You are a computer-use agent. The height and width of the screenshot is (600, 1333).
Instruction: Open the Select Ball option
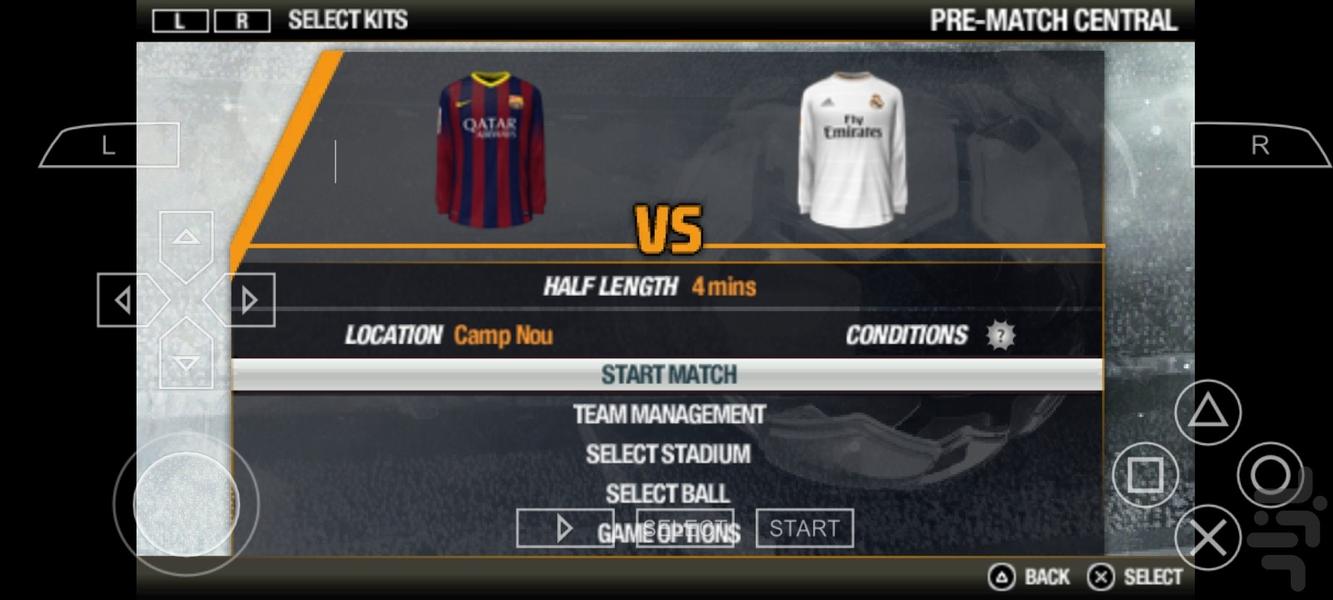[668, 493]
